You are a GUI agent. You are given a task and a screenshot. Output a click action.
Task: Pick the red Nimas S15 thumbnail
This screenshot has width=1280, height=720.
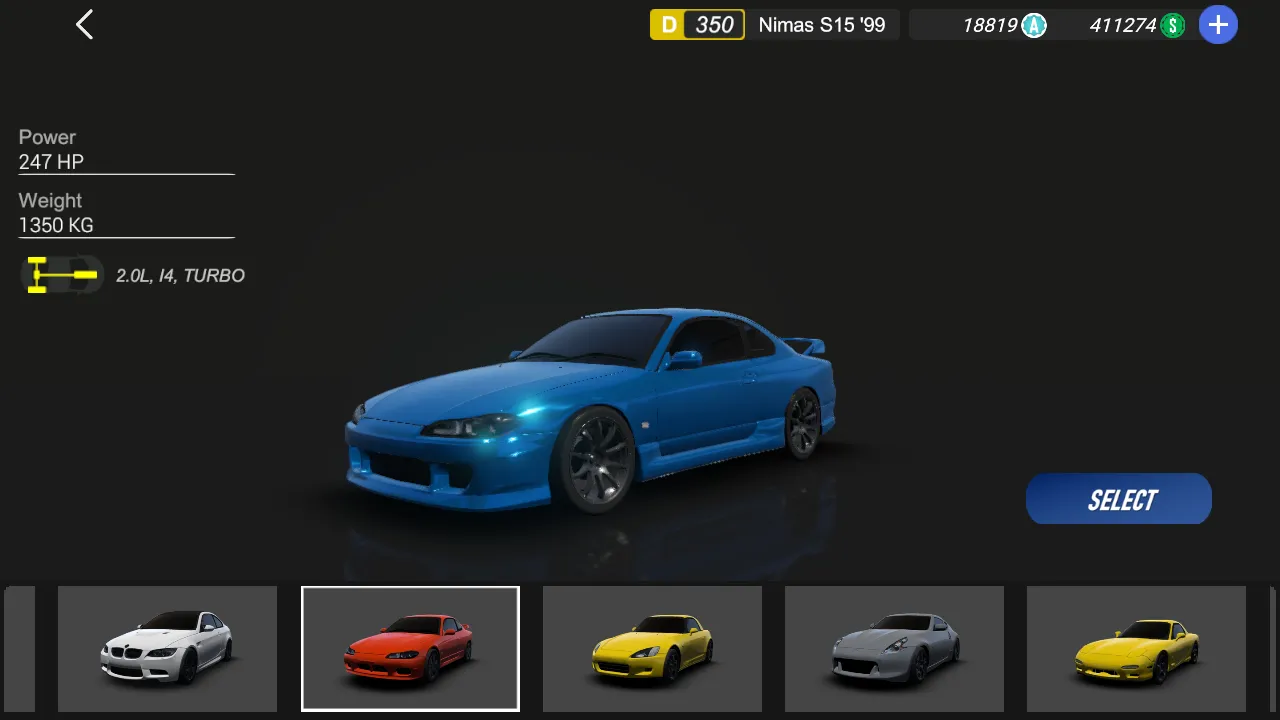click(x=410, y=648)
